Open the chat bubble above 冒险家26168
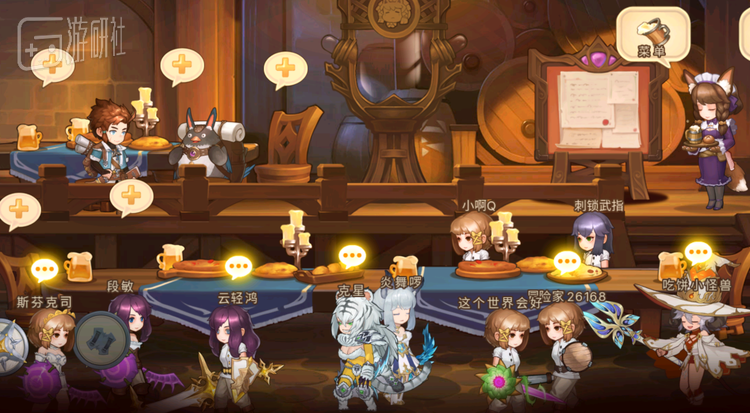The height and width of the screenshot is (413, 750). [567, 262]
